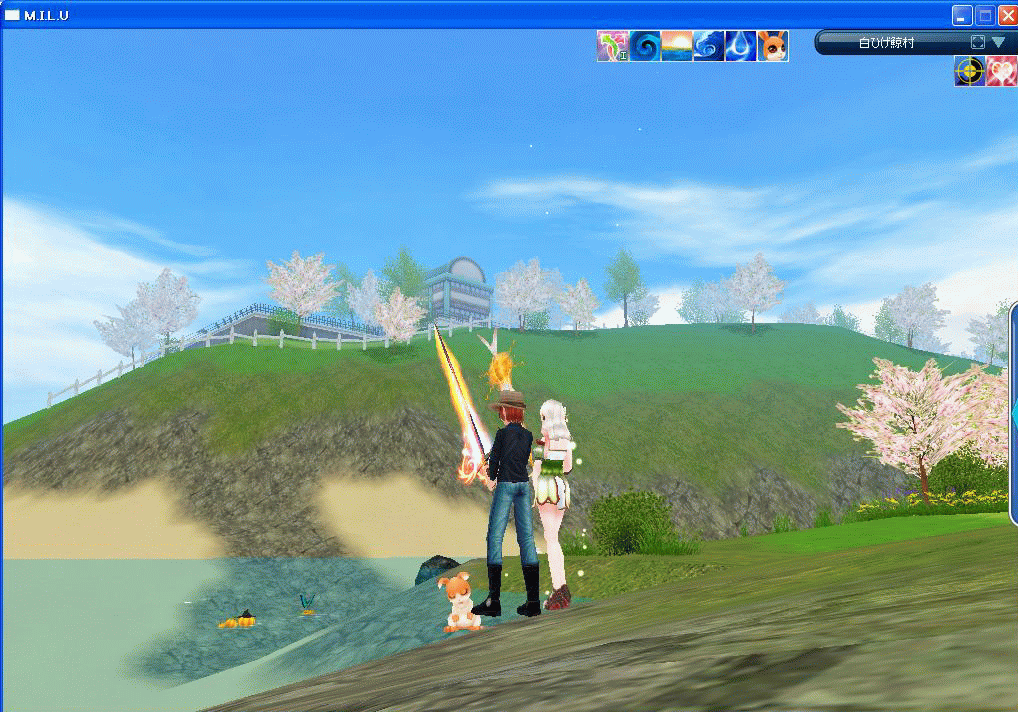Viewport: 1018px width, 712px height.
Task: Click the 白ひげ鯨村 location name bar
Action: [886, 43]
